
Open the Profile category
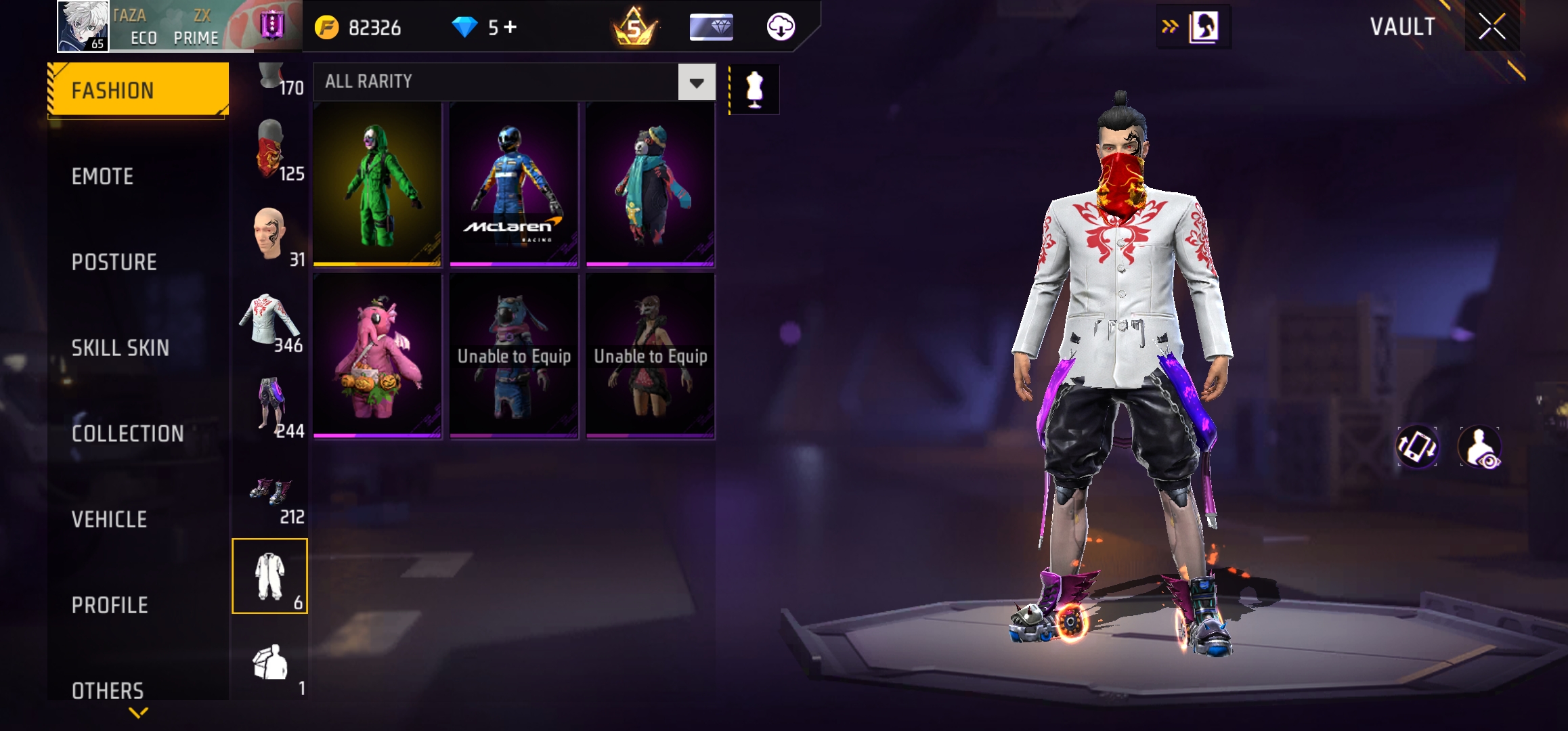[x=110, y=605]
